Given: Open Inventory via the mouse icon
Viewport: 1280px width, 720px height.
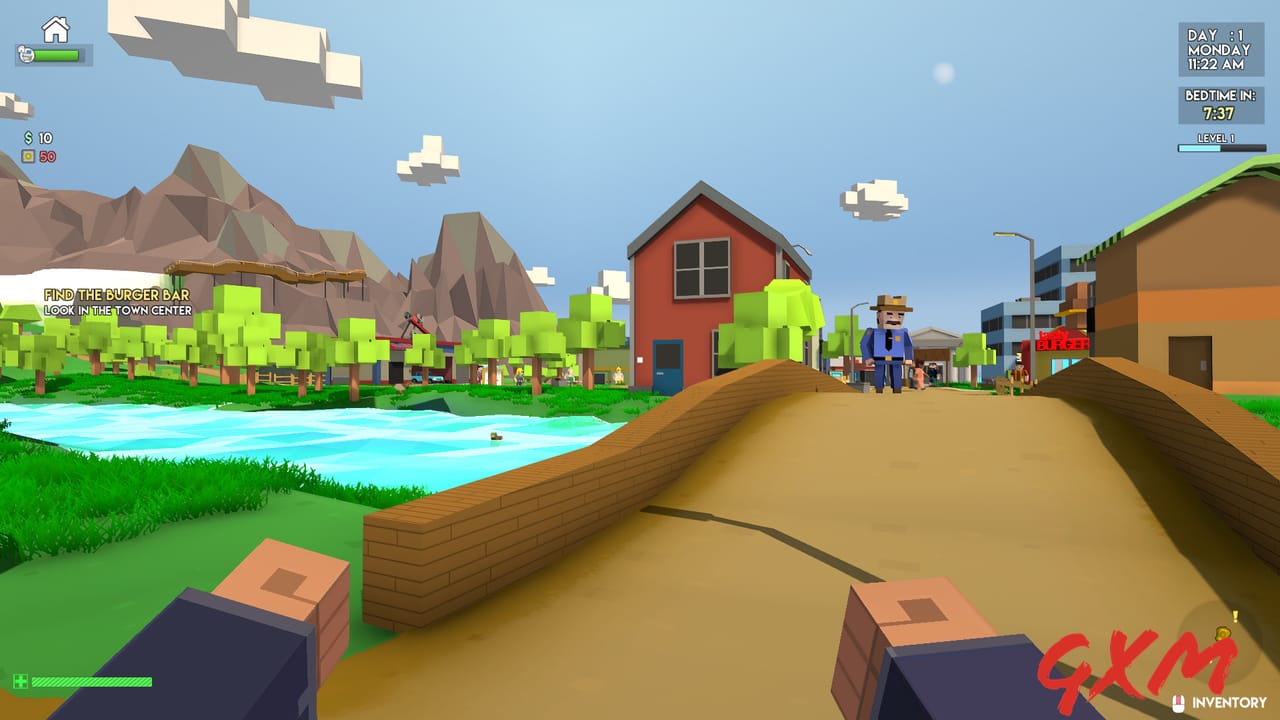Looking at the screenshot, I should (1178, 702).
